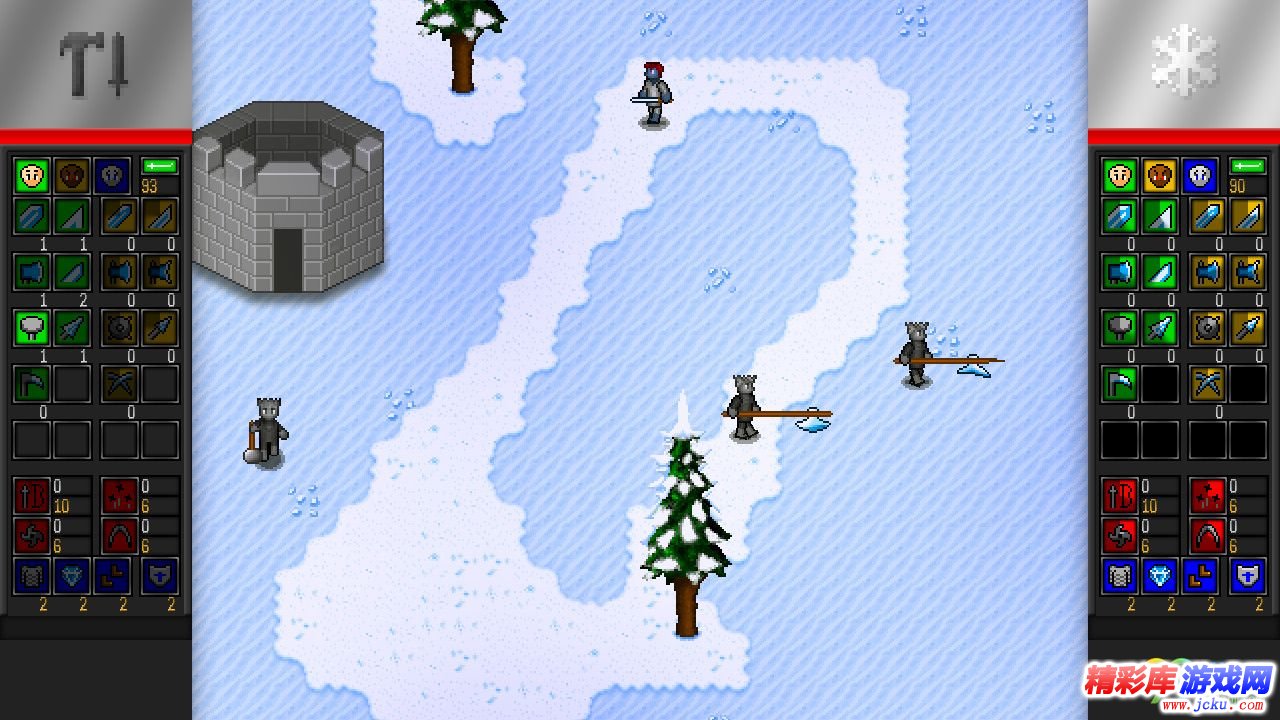Click the green scythe icon in the hammer-and-sword panel
The image size is (1280, 720).
(31, 384)
